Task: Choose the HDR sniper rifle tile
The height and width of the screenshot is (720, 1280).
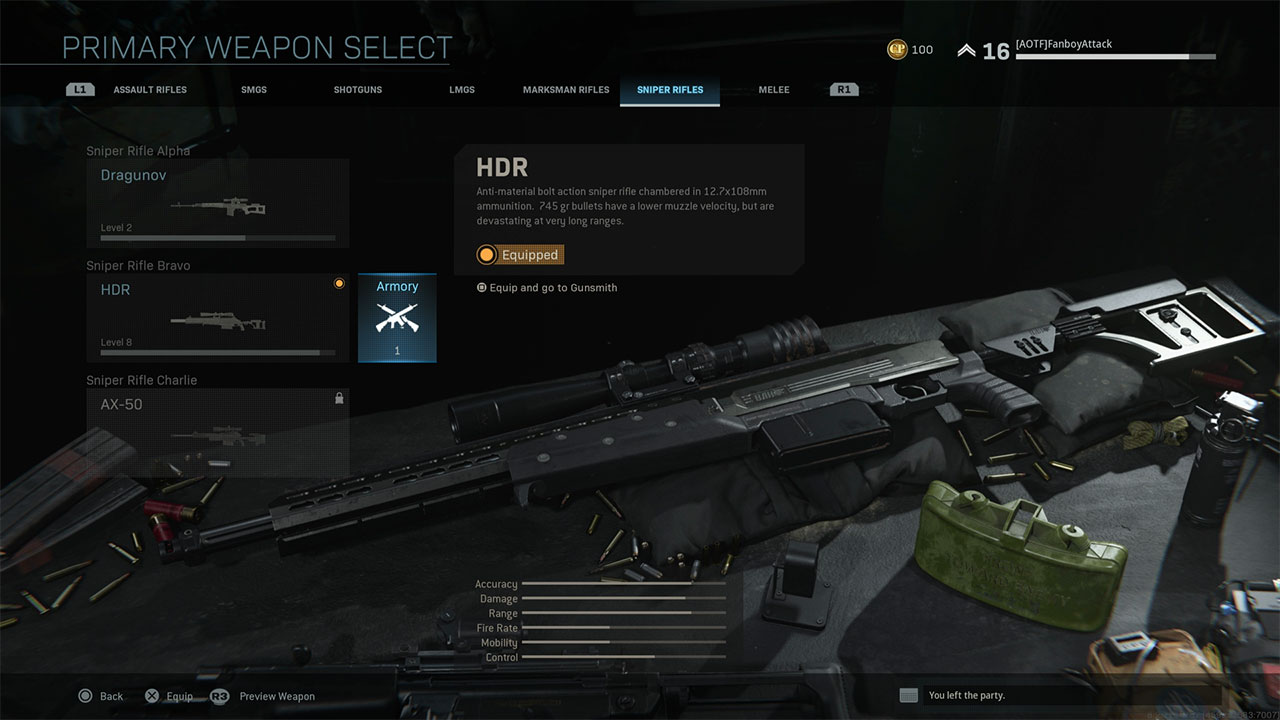Action: click(x=218, y=318)
